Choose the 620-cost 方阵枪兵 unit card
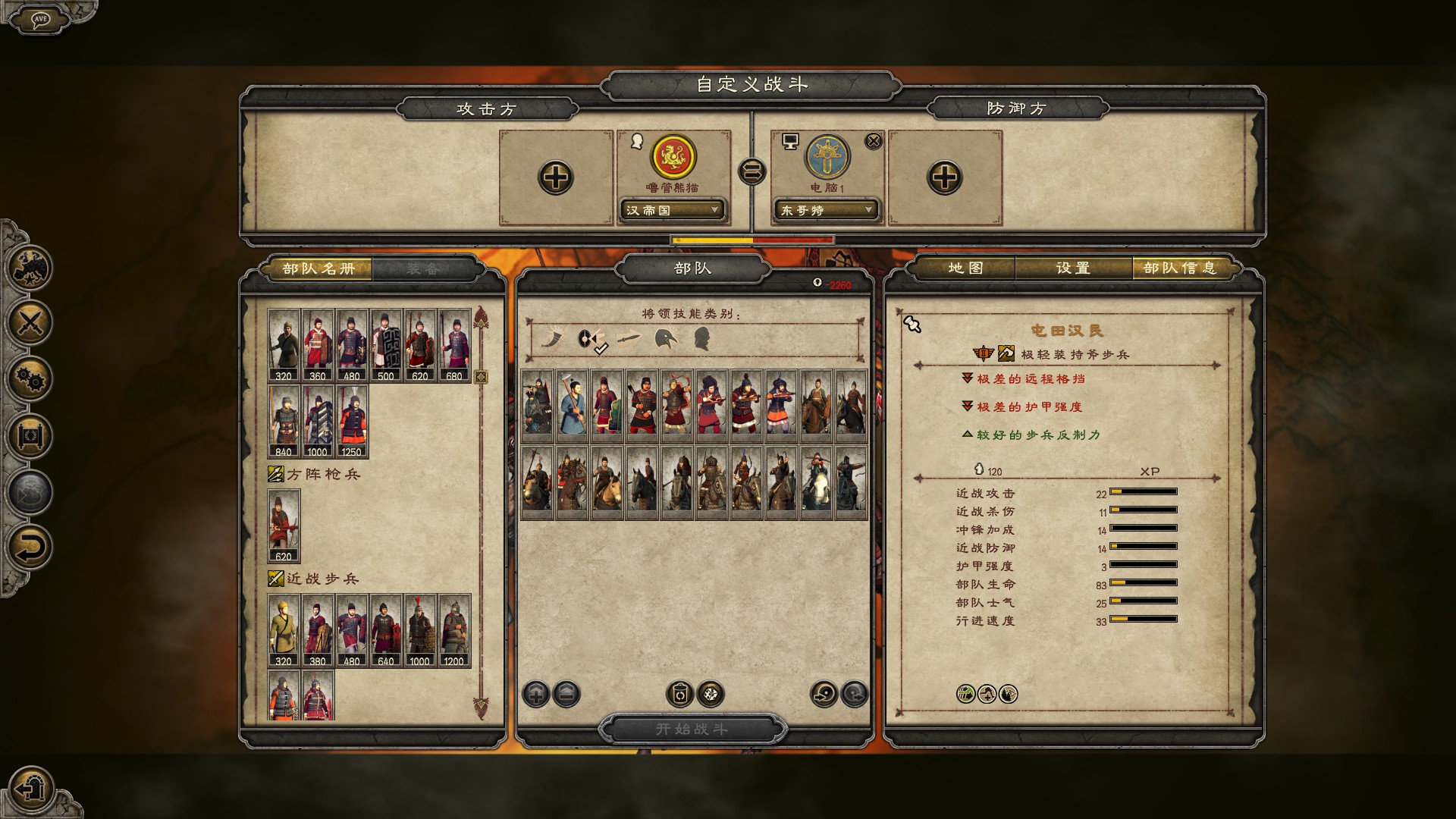The width and height of the screenshot is (1456, 819). click(284, 526)
